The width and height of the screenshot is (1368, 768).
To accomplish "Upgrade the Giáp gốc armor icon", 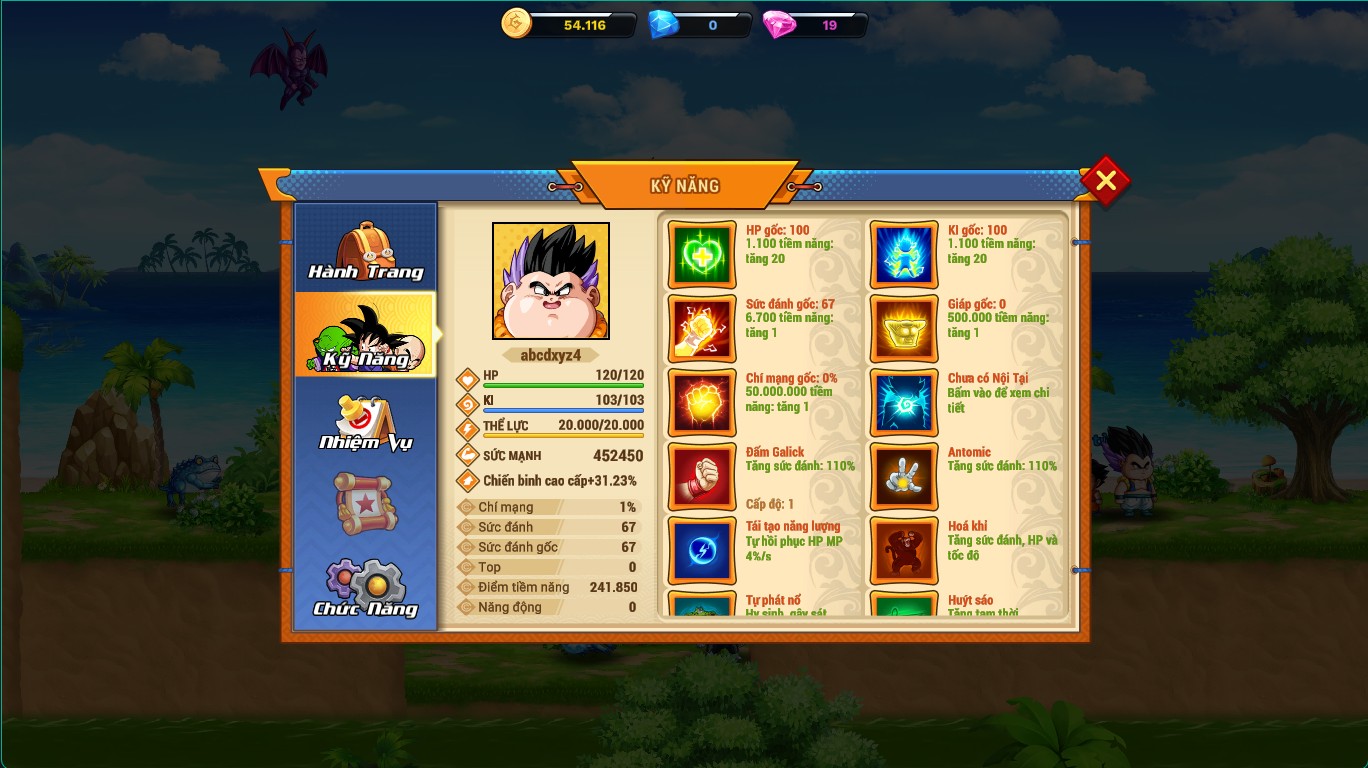I will [x=904, y=329].
